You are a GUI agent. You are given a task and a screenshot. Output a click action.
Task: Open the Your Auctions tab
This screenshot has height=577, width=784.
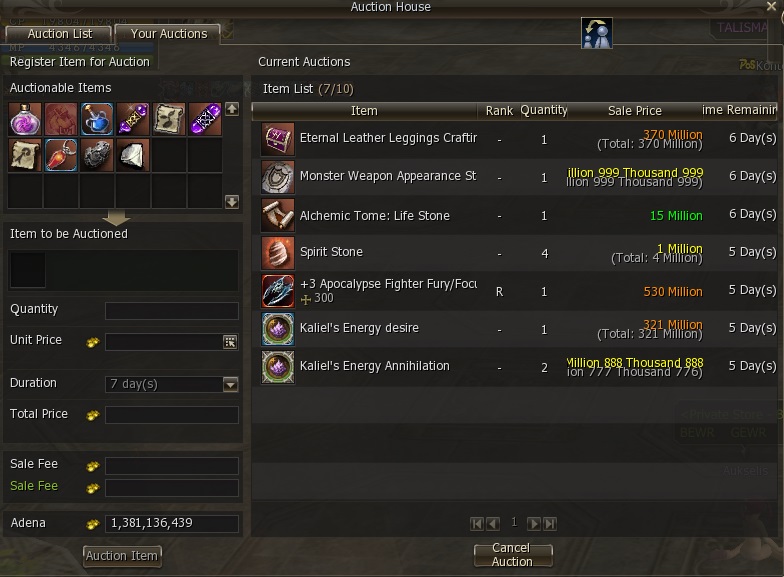point(169,34)
